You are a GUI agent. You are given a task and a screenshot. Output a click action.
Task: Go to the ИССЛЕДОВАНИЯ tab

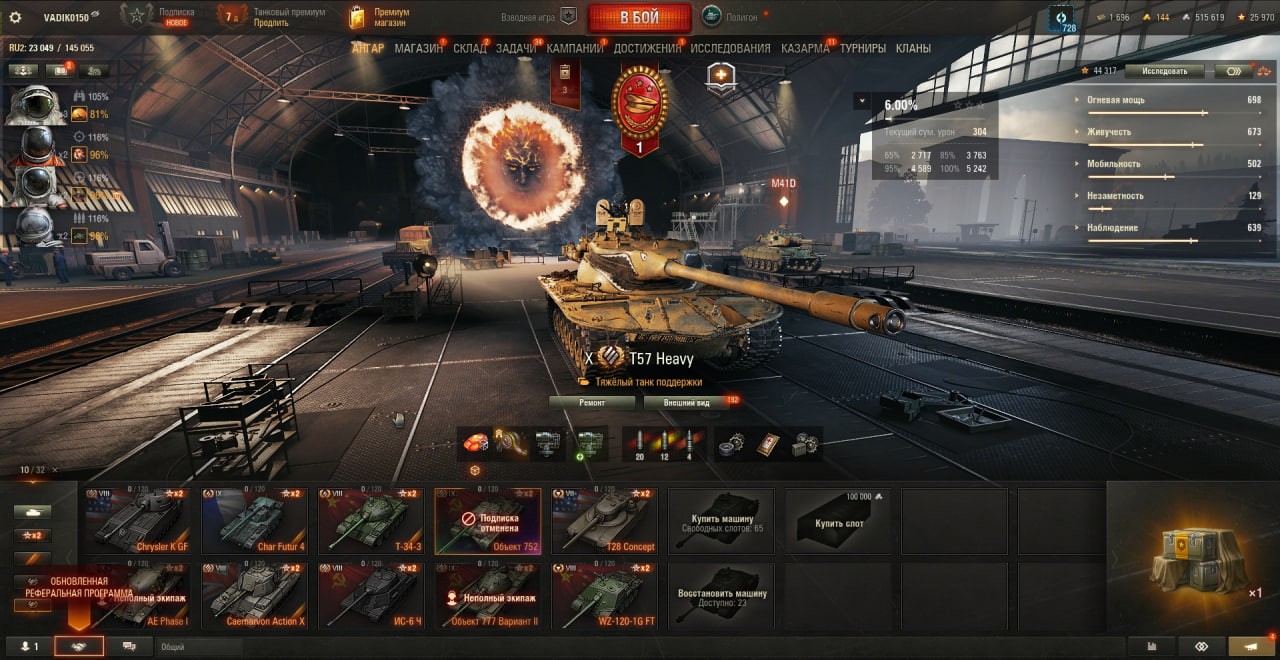point(730,48)
